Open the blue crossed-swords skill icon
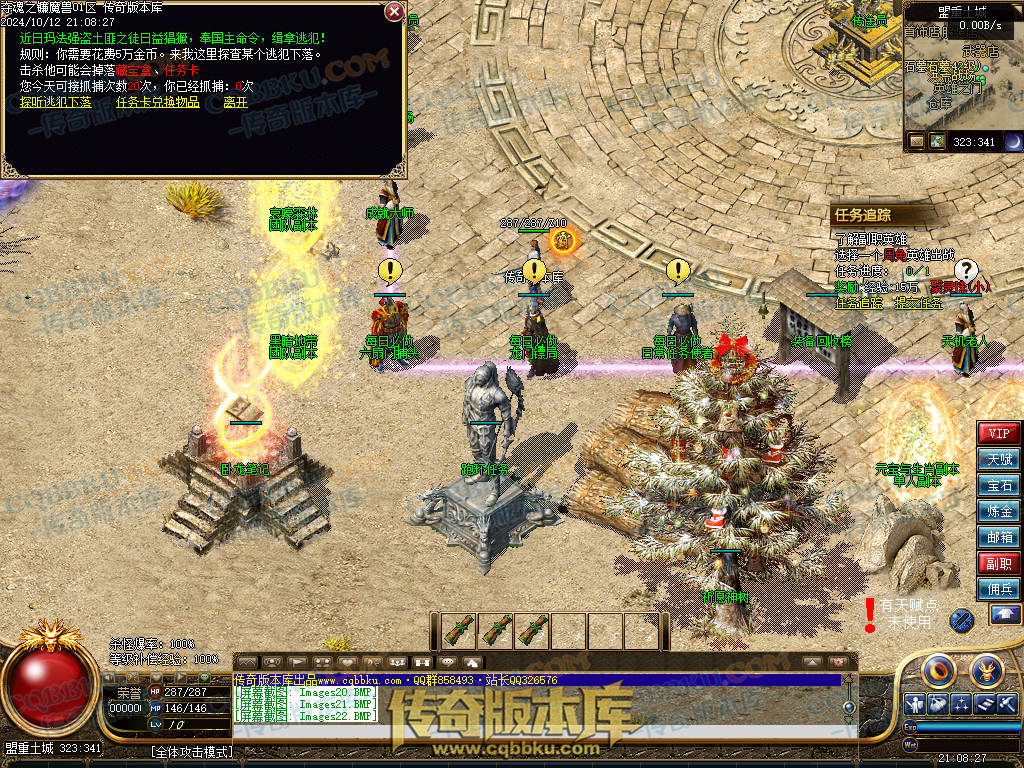Viewport: 1024px width, 768px height. click(x=961, y=620)
